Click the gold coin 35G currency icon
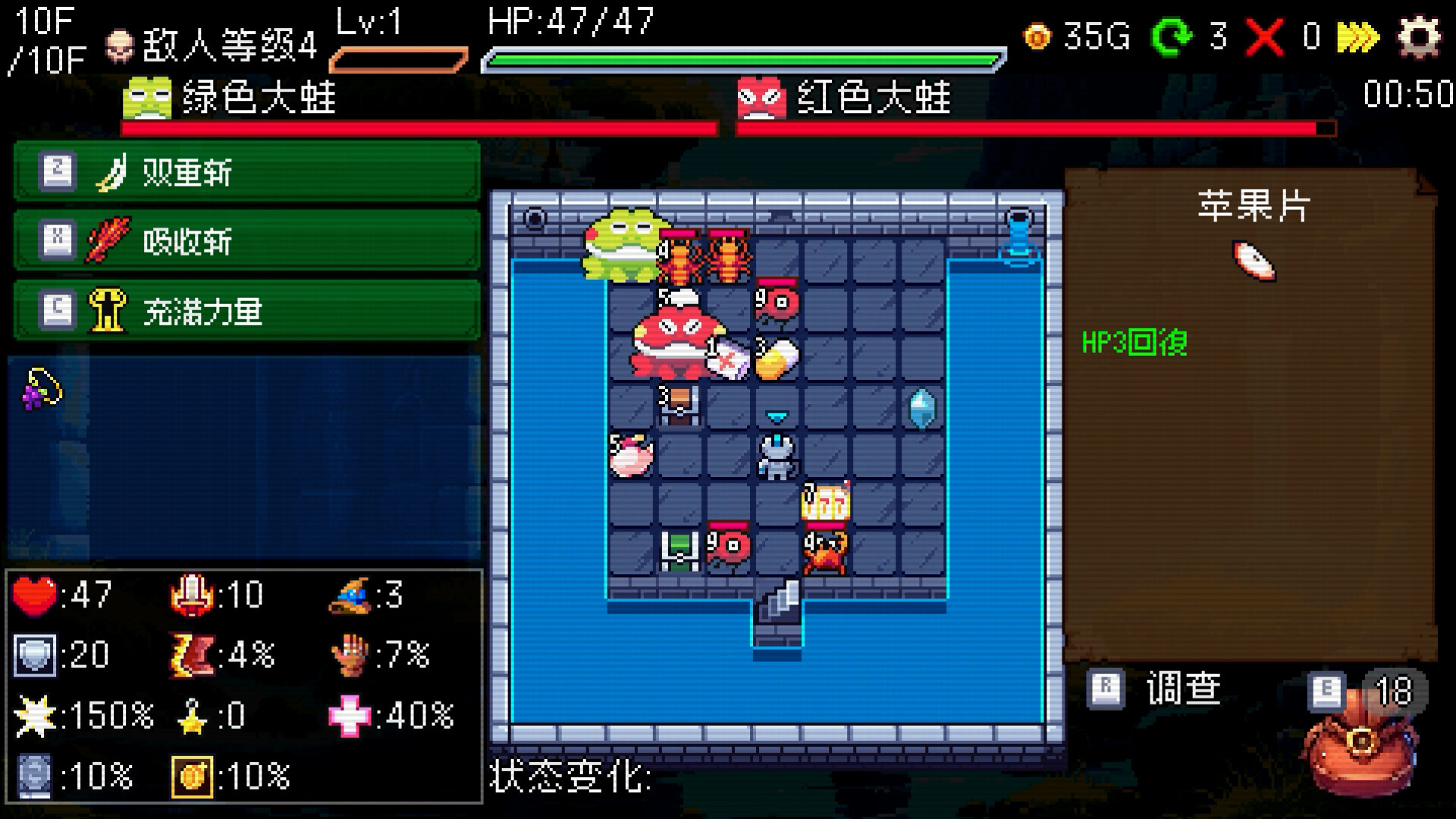Image resolution: width=1456 pixels, height=819 pixels. coord(1037,36)
